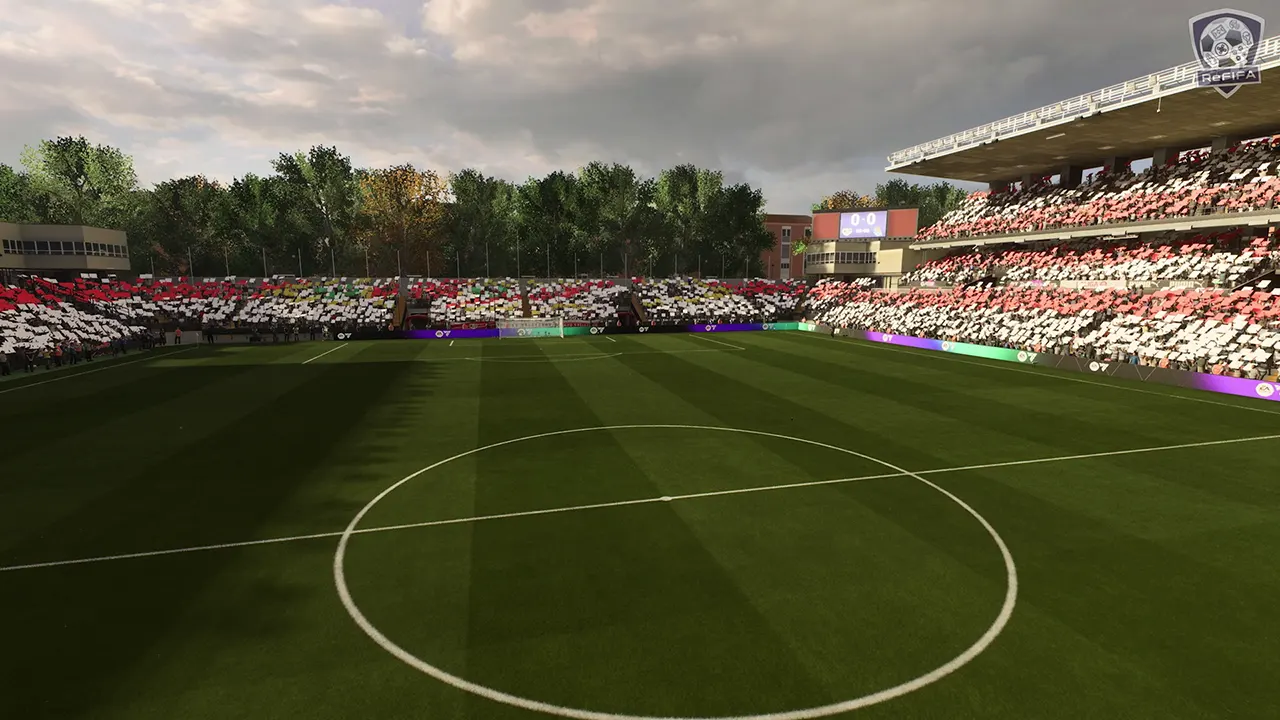
Task: Click the ReFIFA shield logo watermark
Action: pyautogui.click(x=1226, y=52)
